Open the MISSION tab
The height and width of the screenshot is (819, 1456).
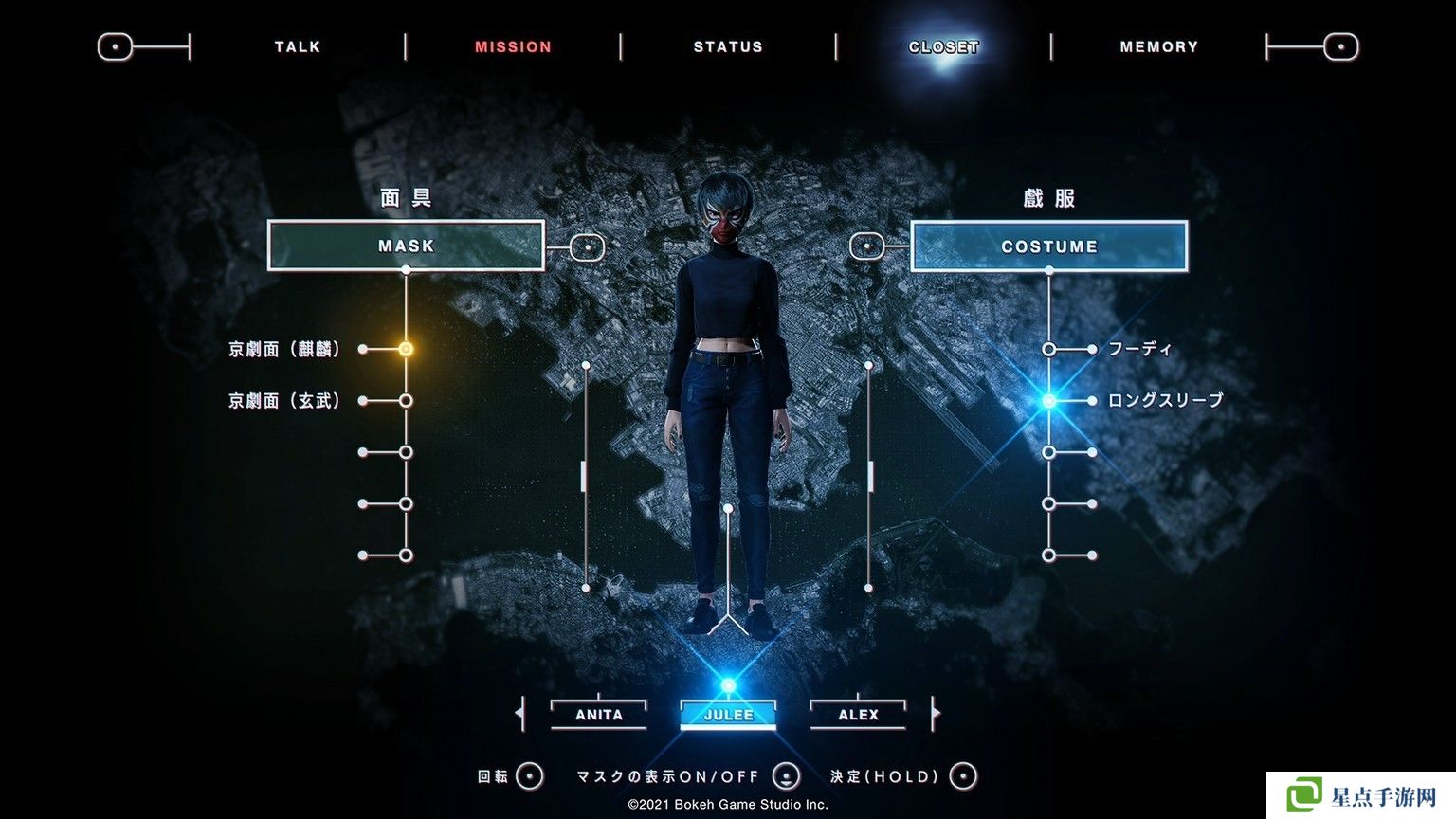(513, 46)
